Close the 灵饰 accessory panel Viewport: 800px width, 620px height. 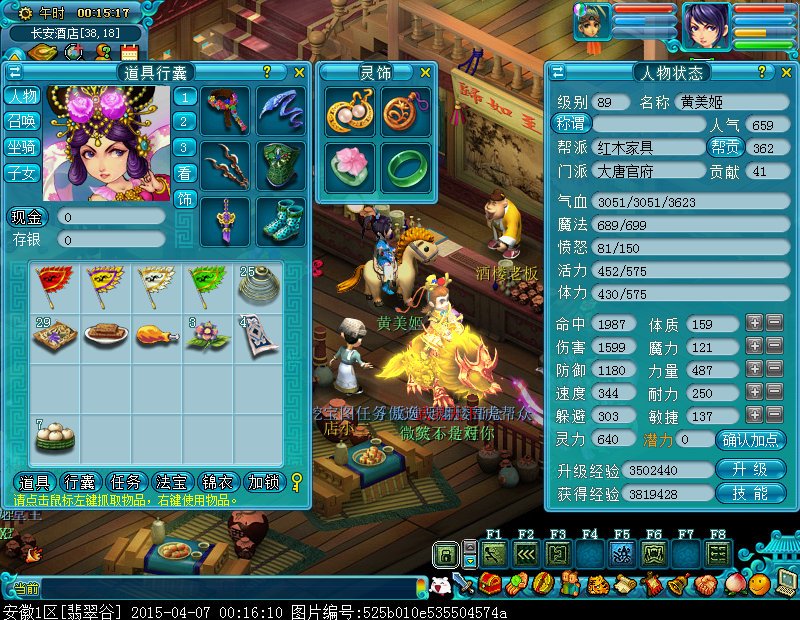tap(425, 72)
